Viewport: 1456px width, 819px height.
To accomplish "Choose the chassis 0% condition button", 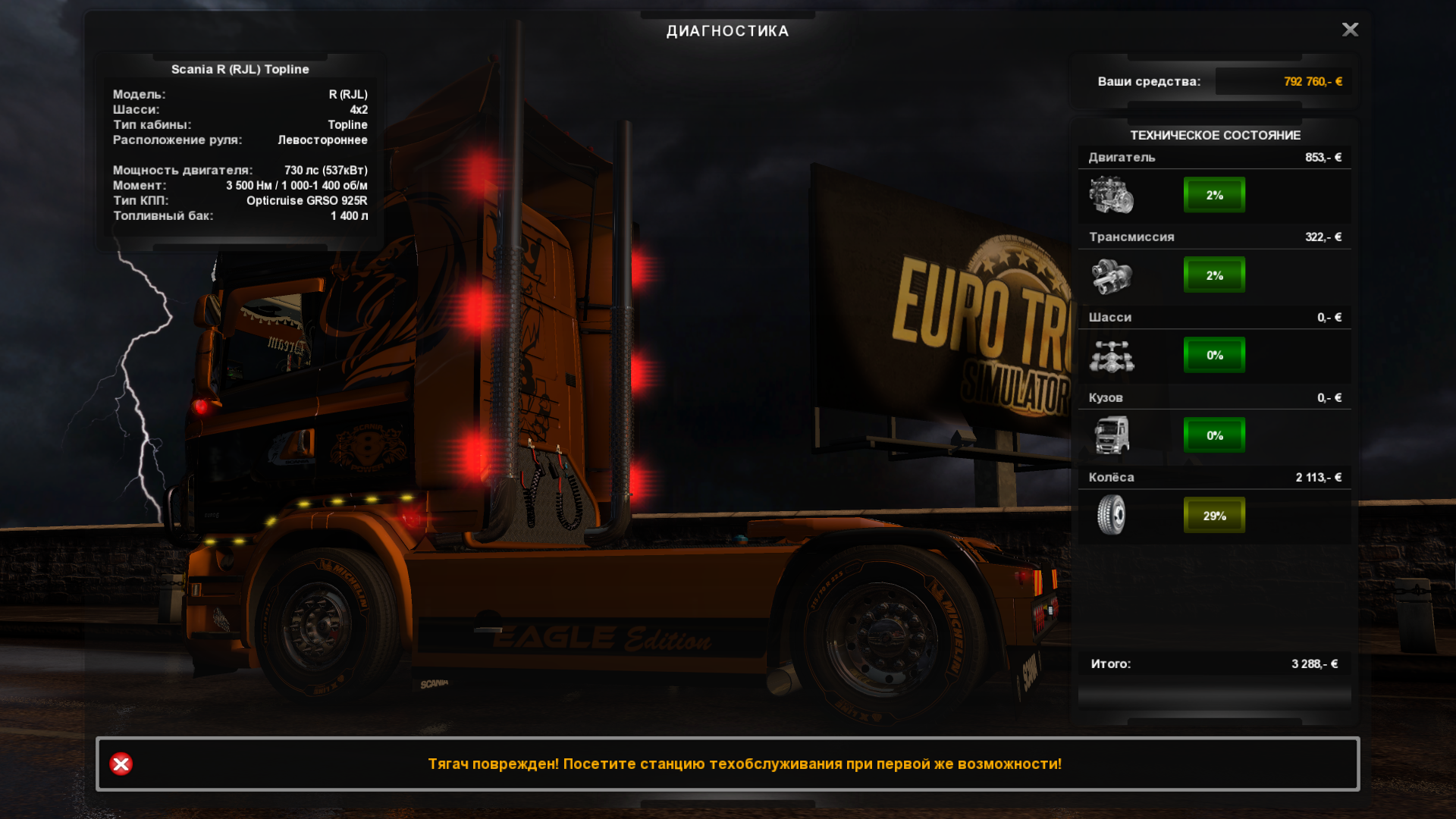I will [x=1214, y=355].
